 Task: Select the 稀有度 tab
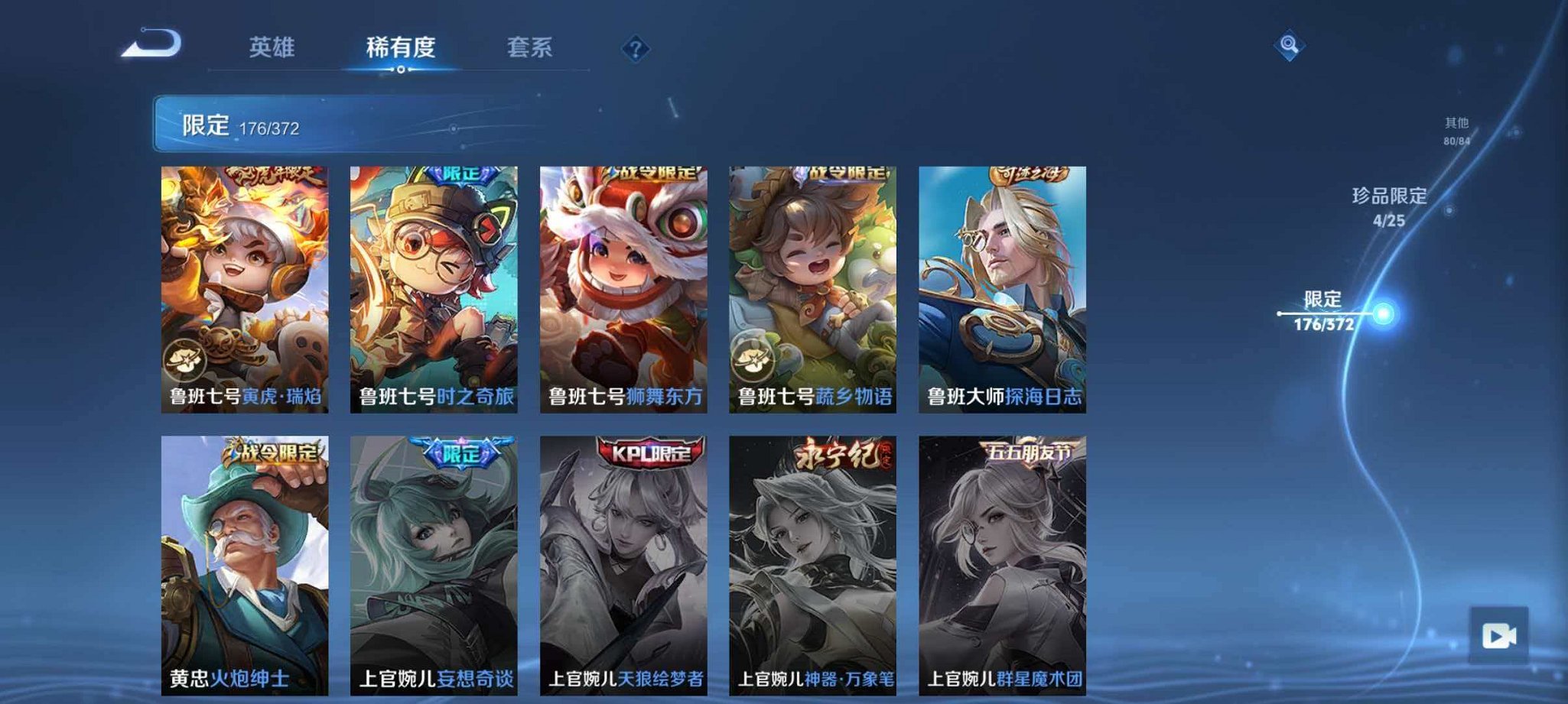click(403, 47)
